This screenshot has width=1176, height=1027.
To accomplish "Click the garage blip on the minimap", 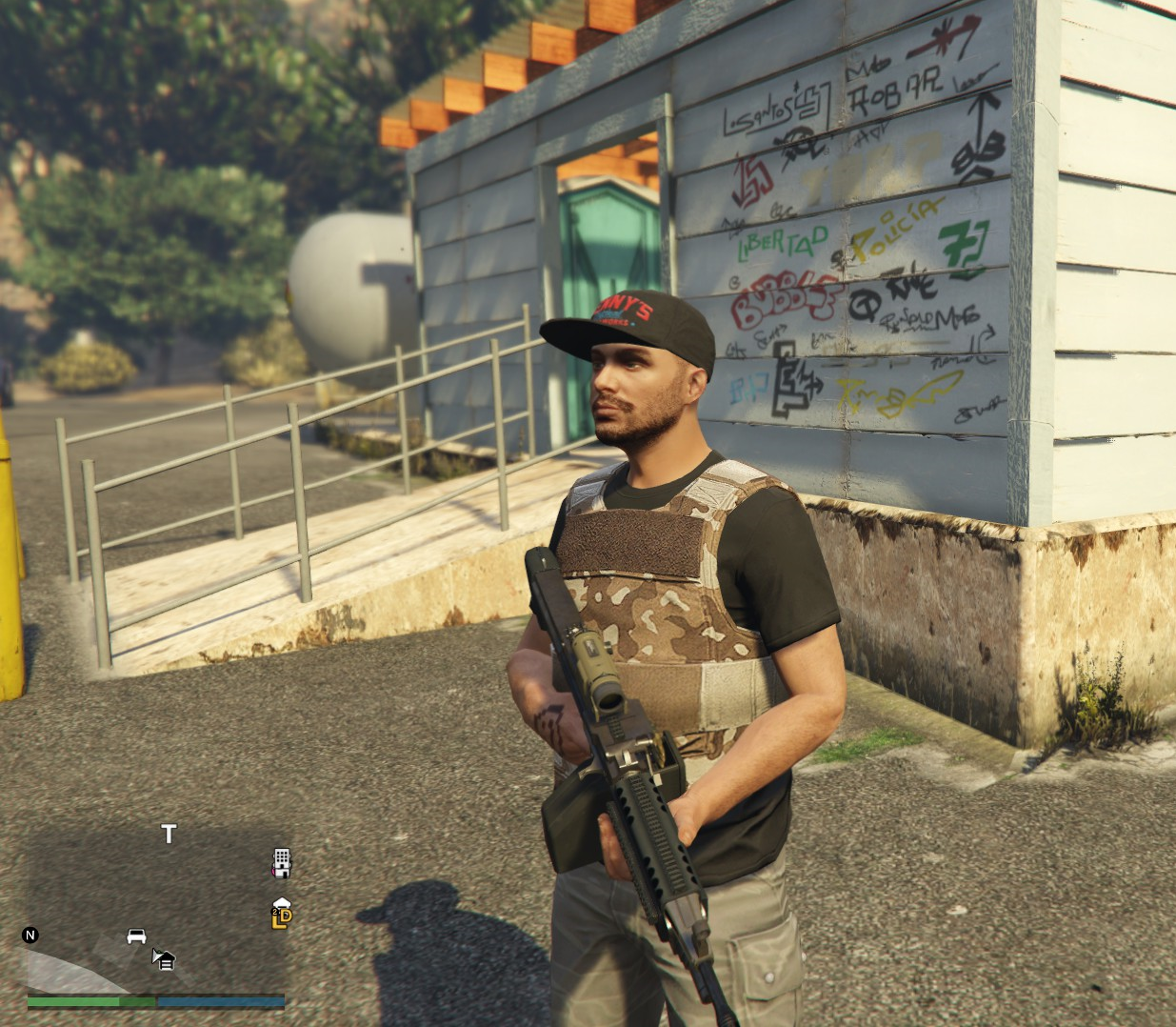I will [x=165, y=959].
